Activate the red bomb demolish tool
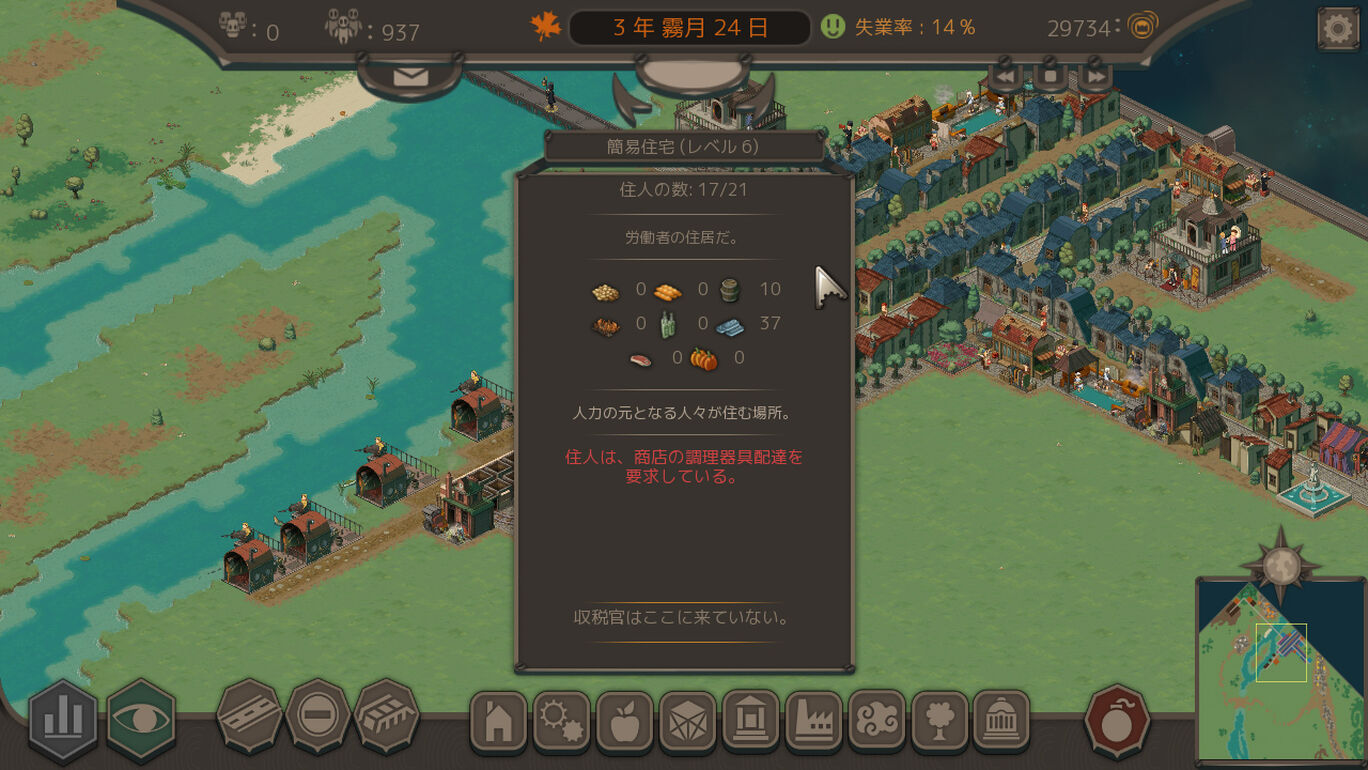 tap(1117, 720)
